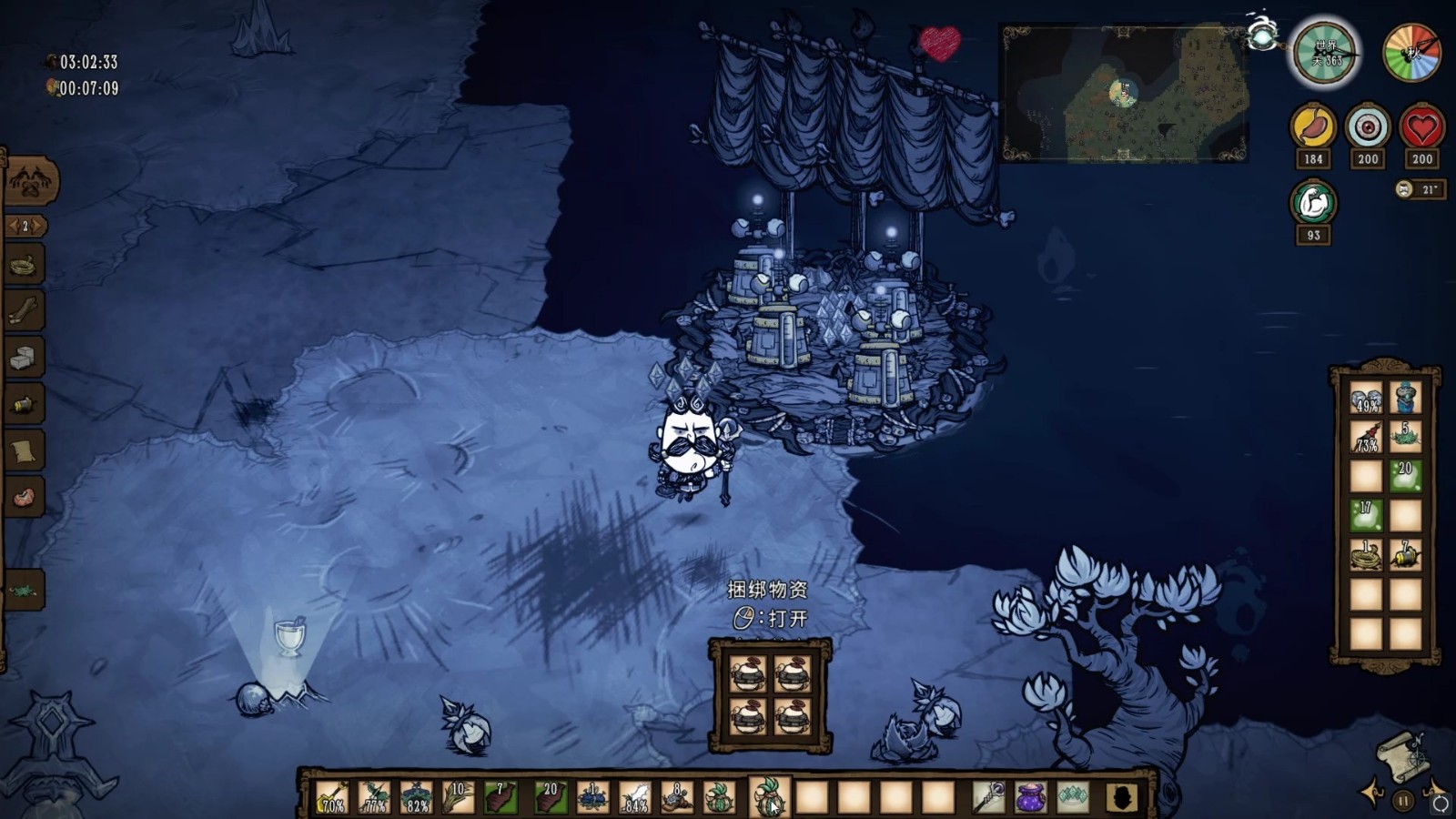Open the minimap in the top right
Screen dimensions: 1456x819
[x=1124, y=94]
